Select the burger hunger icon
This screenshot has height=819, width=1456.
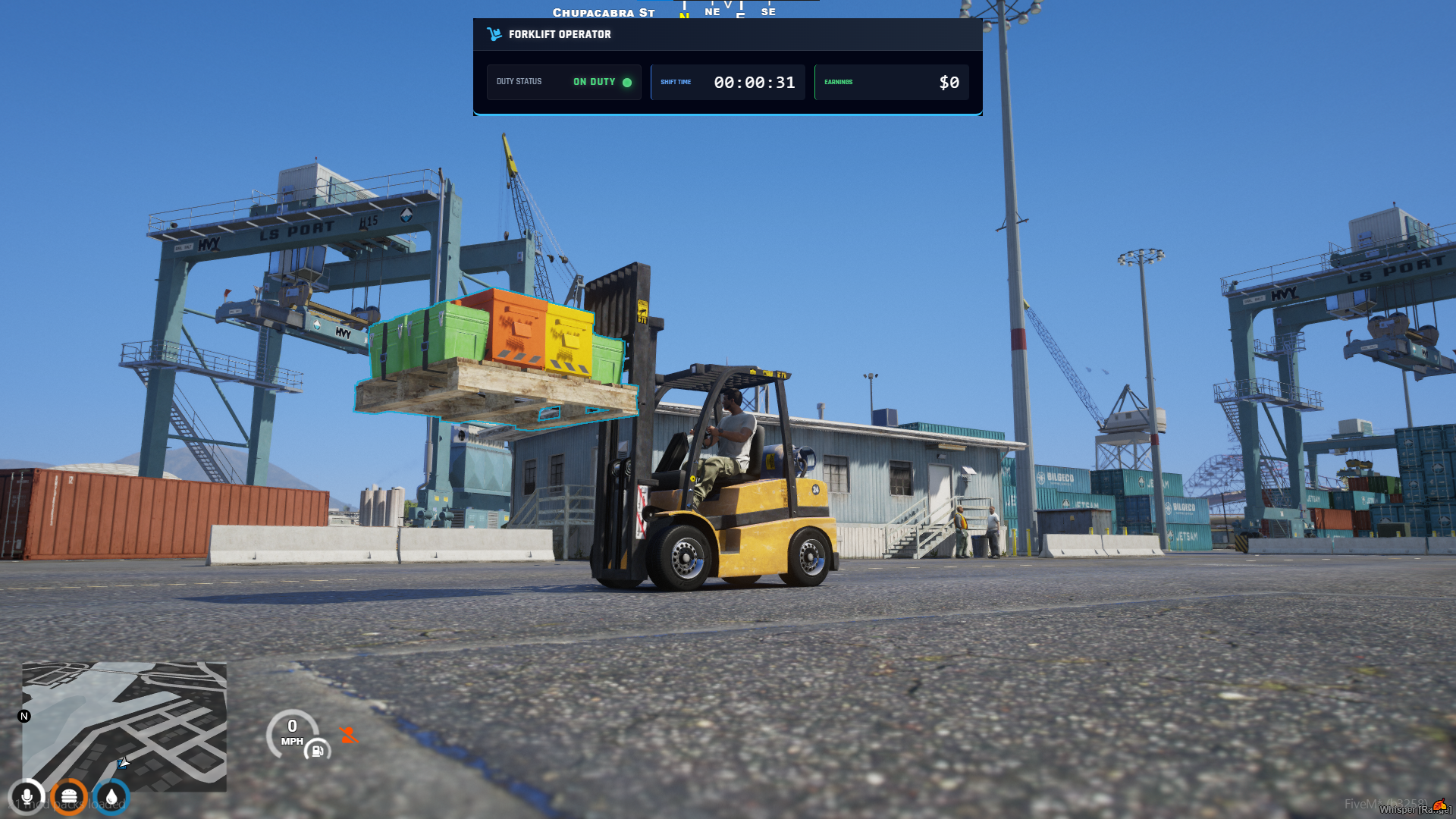coord(69,797)
